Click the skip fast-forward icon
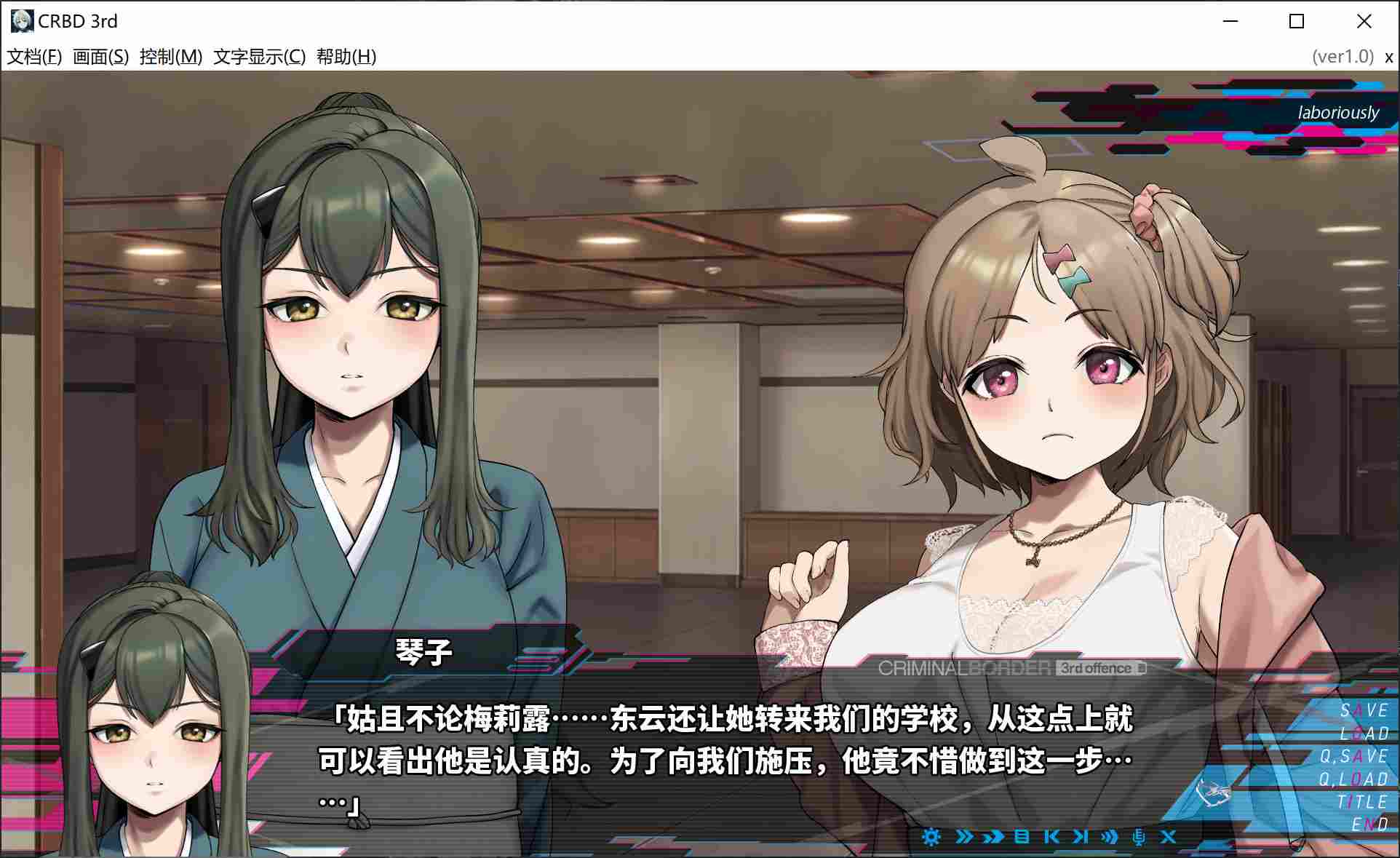 pyautogui.click(x=962, y=837)
